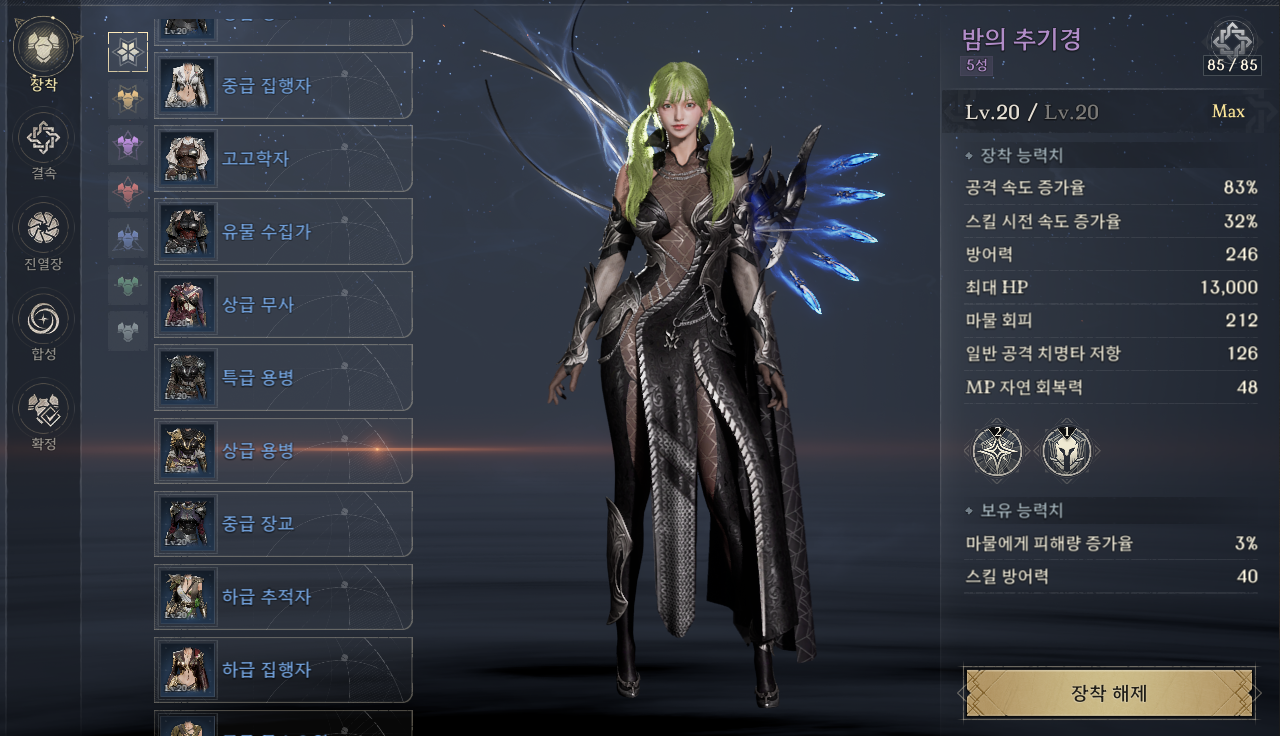Image resolution: width=1280 pixels, height=736 pixels.
Task: Open the collection icon showing 85 / 85
Action: tap(1232, 41)
